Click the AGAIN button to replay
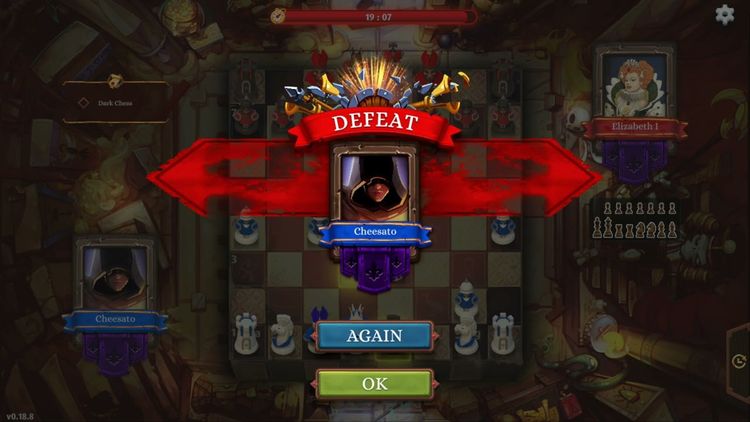The width and height of the screenshot is (750, 422). 374,336
